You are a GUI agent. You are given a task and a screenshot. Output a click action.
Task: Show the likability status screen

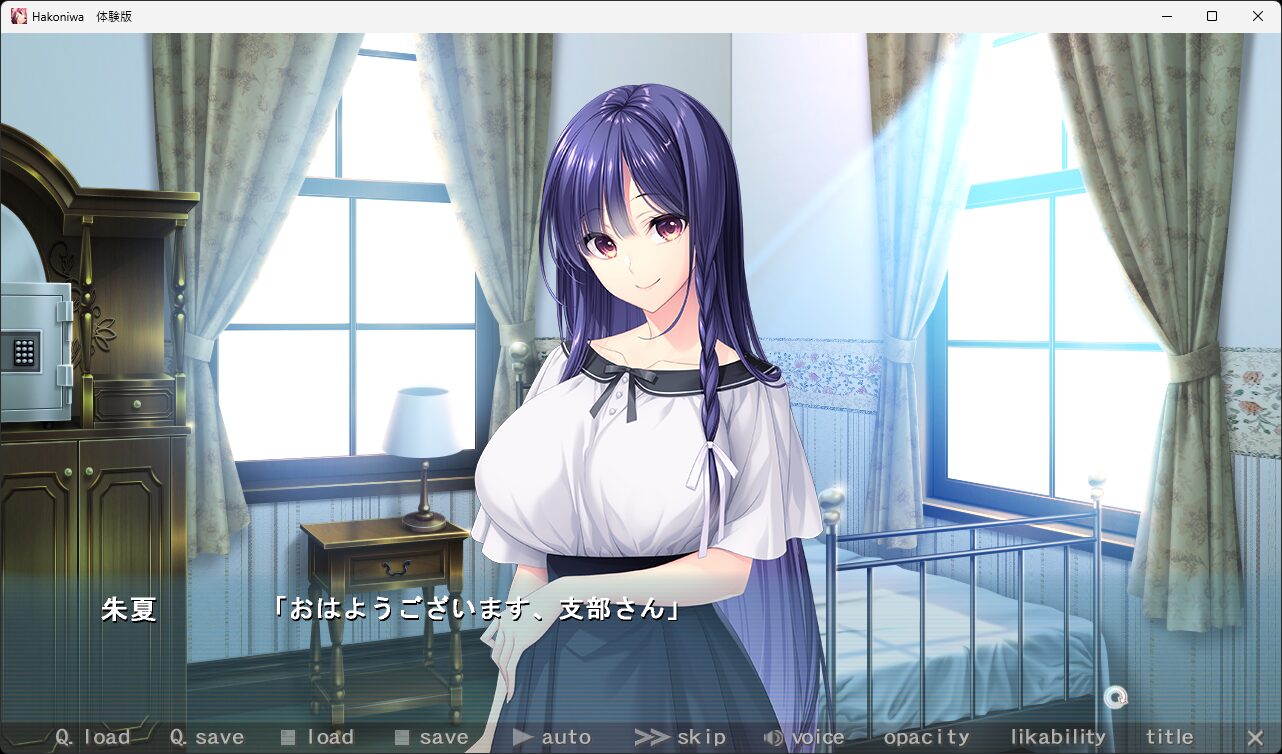1058,737
